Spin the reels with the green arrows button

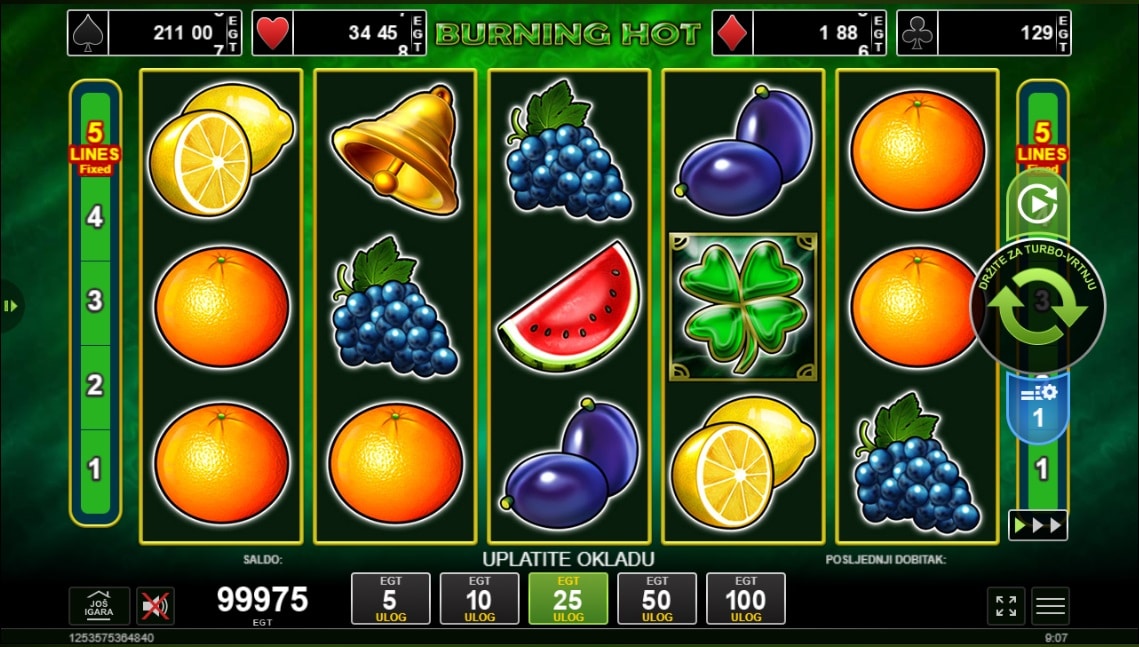click(1038, 303)
